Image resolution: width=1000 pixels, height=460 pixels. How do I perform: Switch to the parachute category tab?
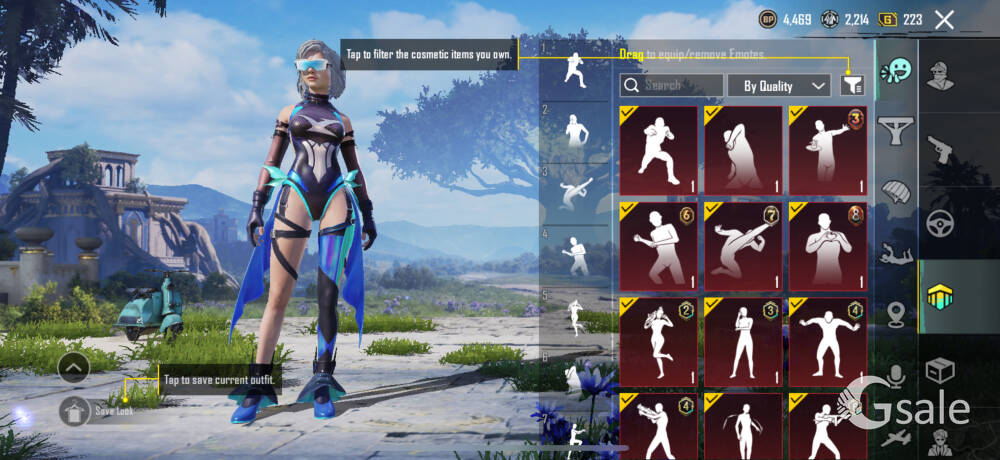tap(896, 190)
